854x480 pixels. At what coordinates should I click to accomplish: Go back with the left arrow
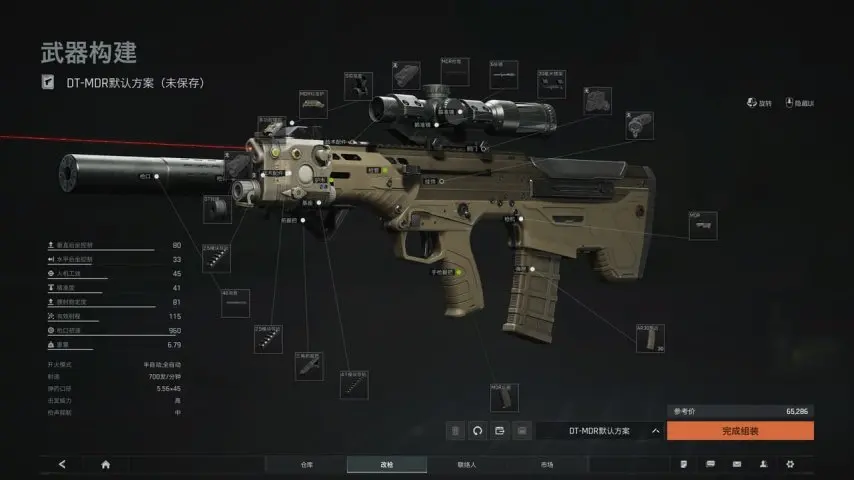(62, 465)
